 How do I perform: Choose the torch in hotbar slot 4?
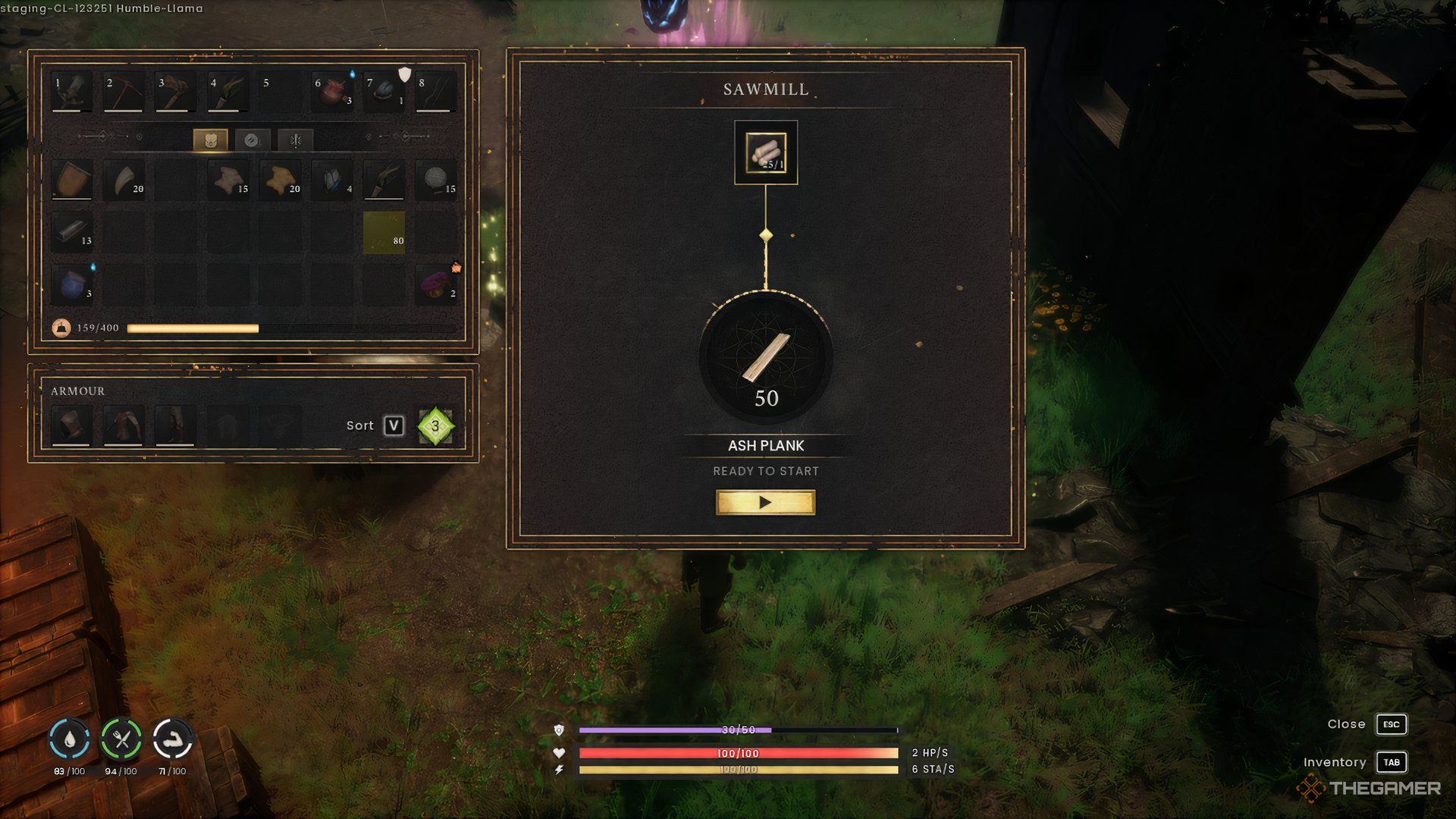227,93
